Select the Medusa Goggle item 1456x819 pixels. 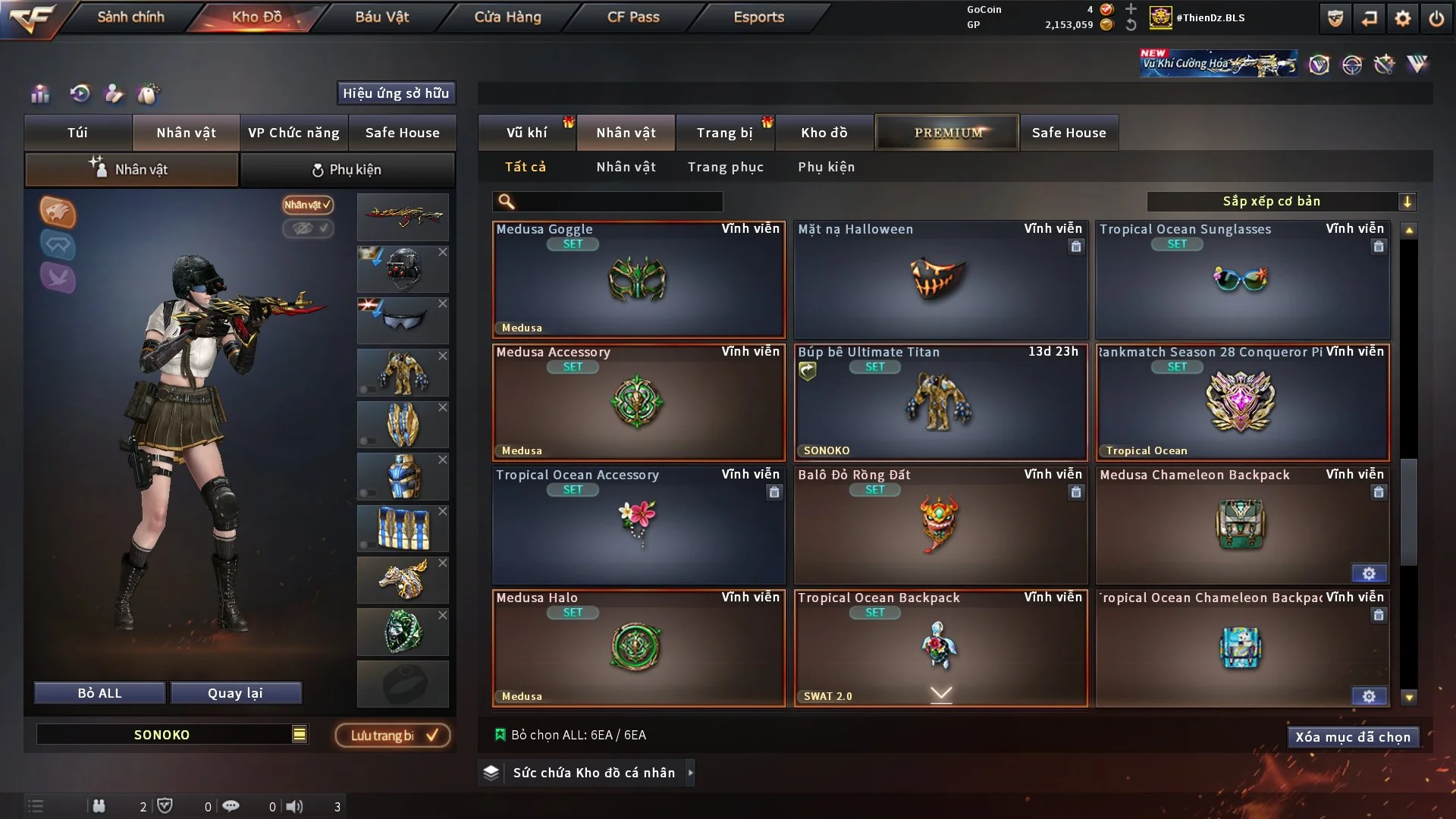coord(638,280)
